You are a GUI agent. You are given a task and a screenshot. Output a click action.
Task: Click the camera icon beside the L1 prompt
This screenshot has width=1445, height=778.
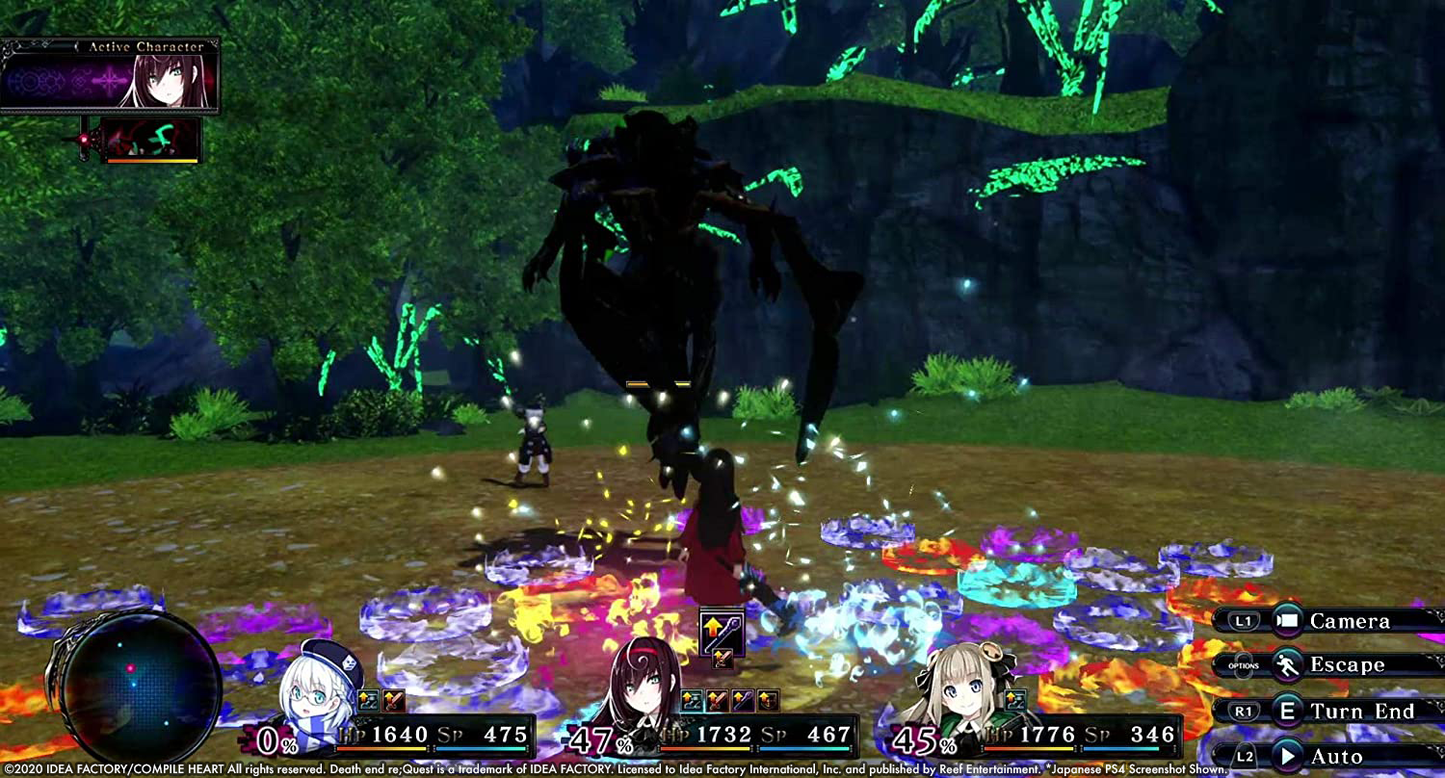[x=1288, y=620]
